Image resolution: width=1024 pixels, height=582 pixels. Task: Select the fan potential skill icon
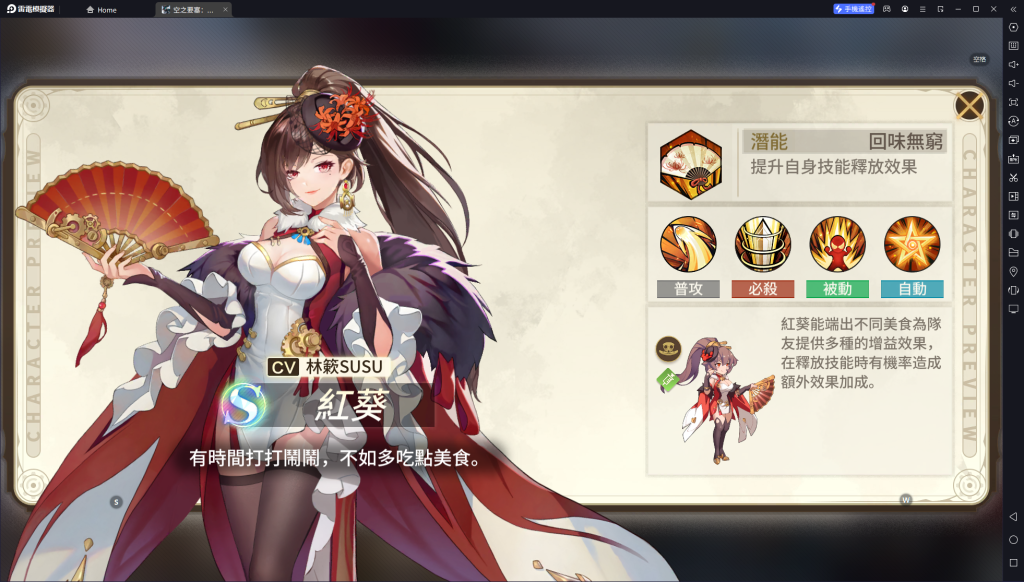tap(689, 163)
